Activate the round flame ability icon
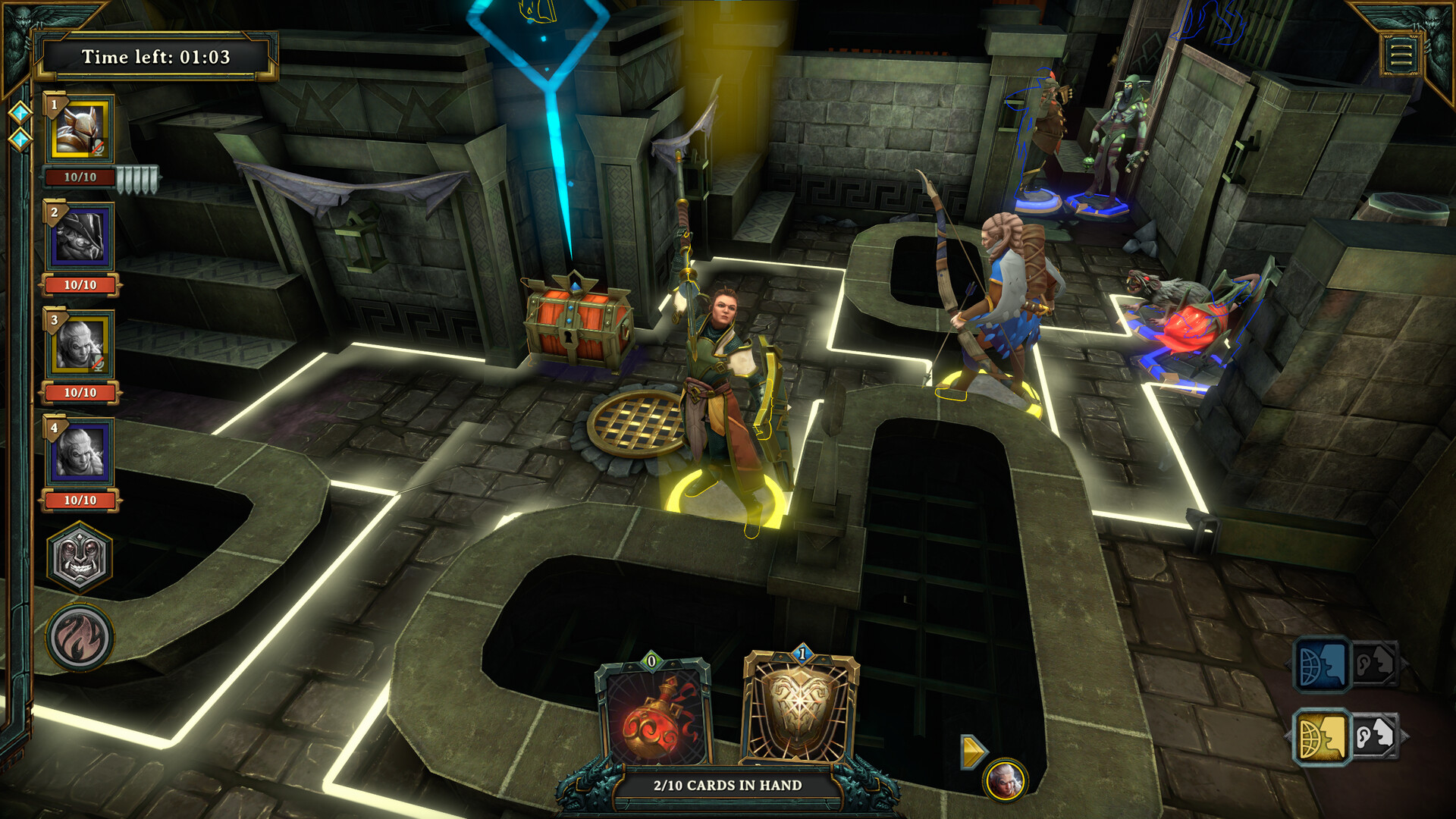The height and width of the screenshot is (819, 1456). click(80, 637)
